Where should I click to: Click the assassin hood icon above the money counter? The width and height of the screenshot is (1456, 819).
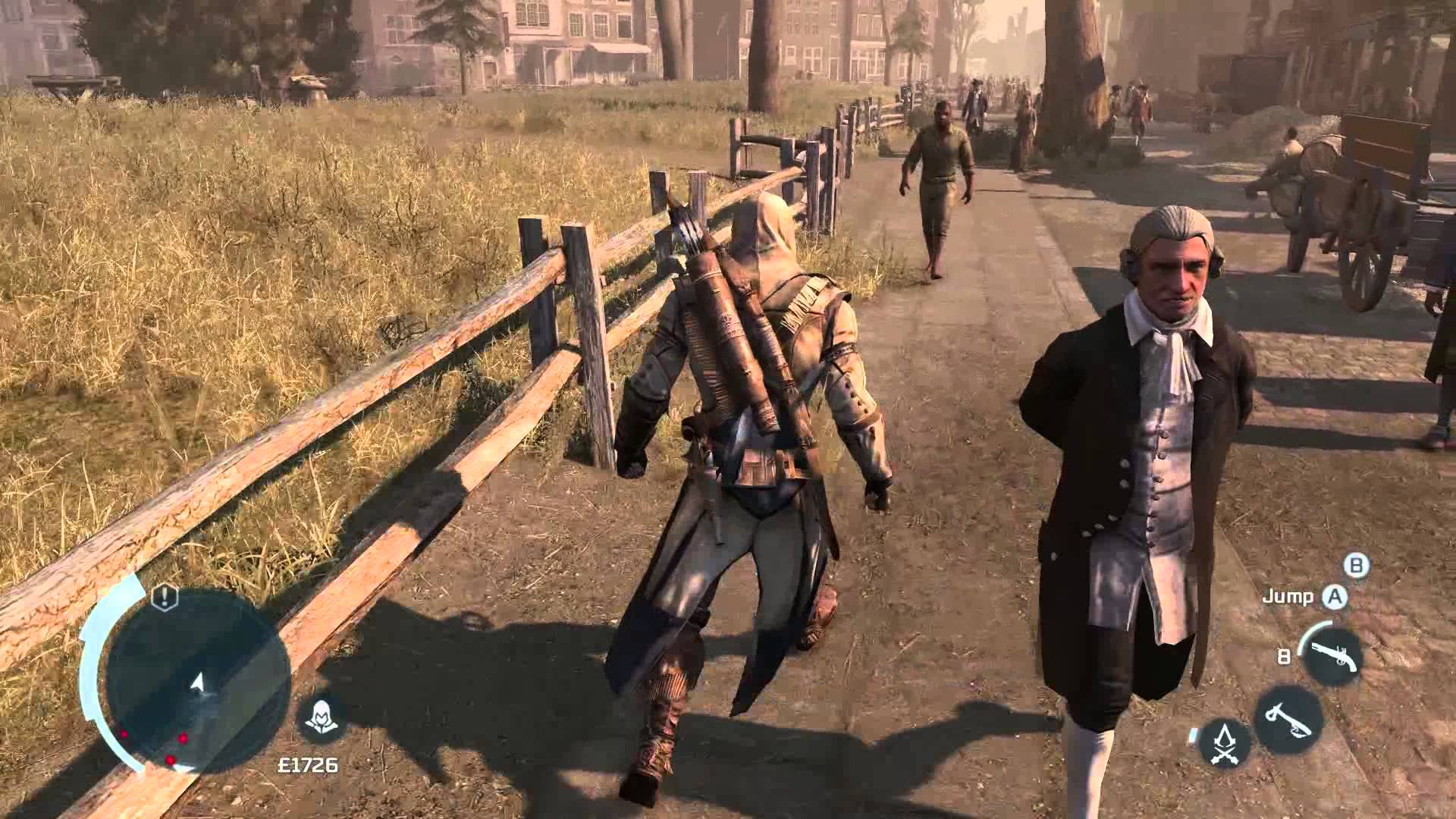click(x=322, y=714)
